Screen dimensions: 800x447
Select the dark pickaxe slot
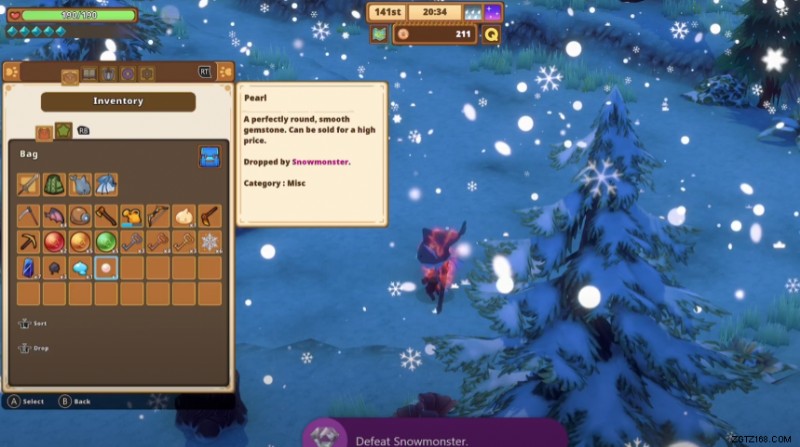coord(28,242)
